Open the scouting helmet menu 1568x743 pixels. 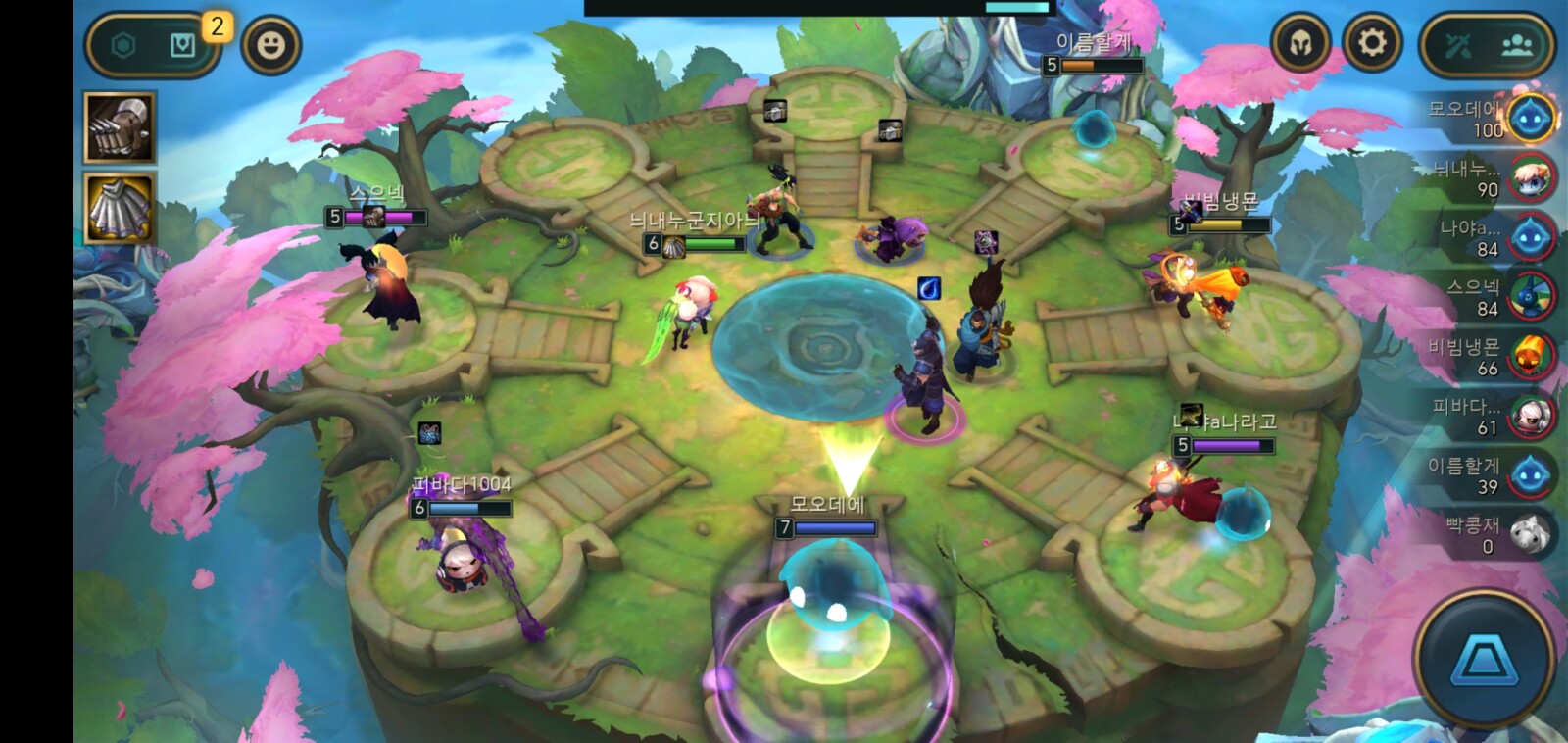point(1300,42)
